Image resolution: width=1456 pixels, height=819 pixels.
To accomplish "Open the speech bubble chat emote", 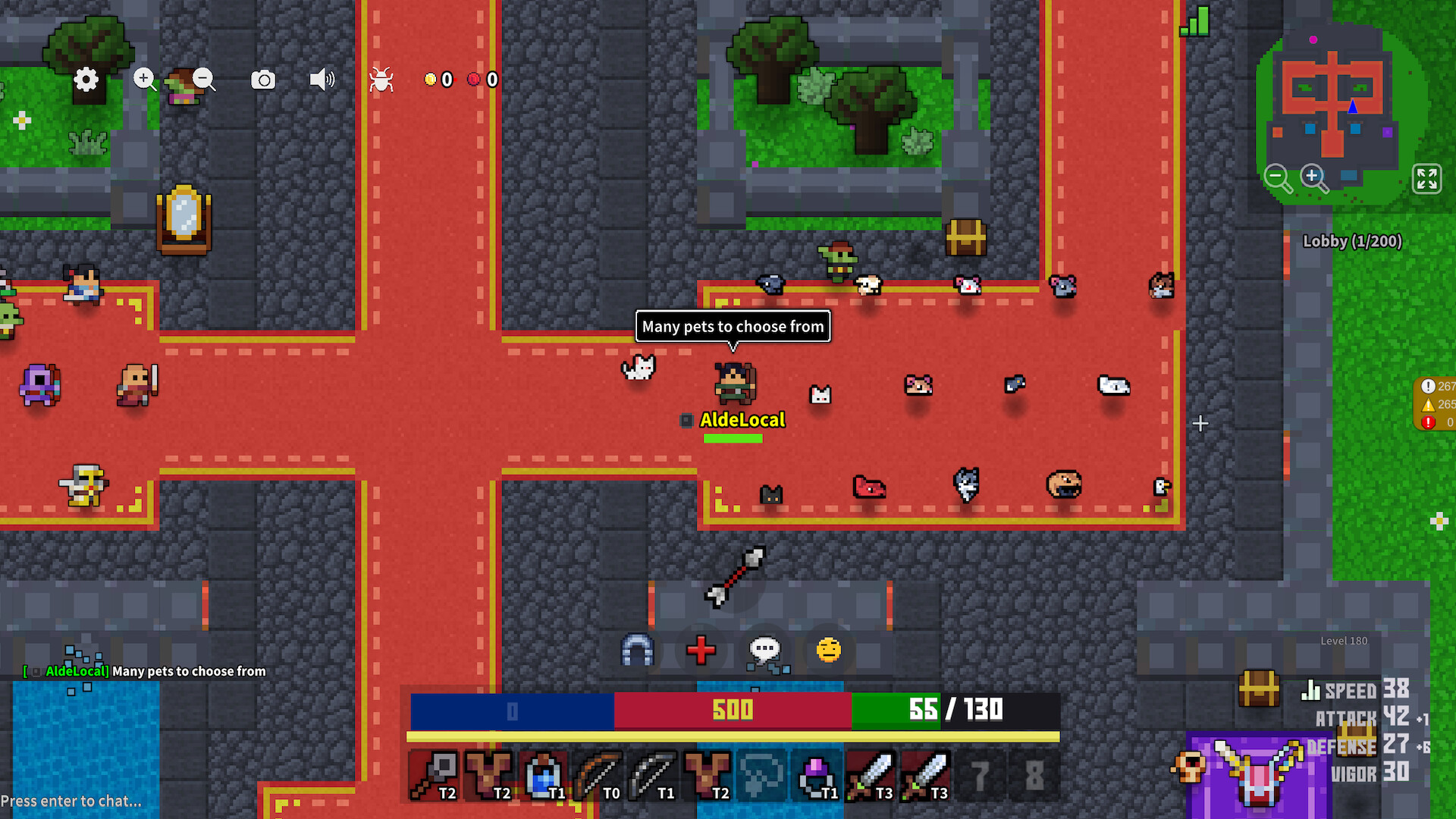I will coord(764,650).
